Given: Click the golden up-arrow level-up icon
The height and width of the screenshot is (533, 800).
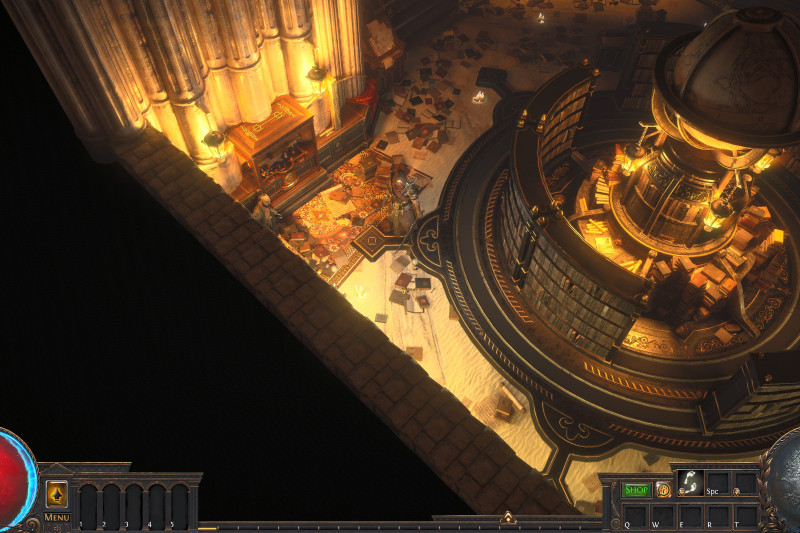Looking at the screenshot, I should click(57, 494).
